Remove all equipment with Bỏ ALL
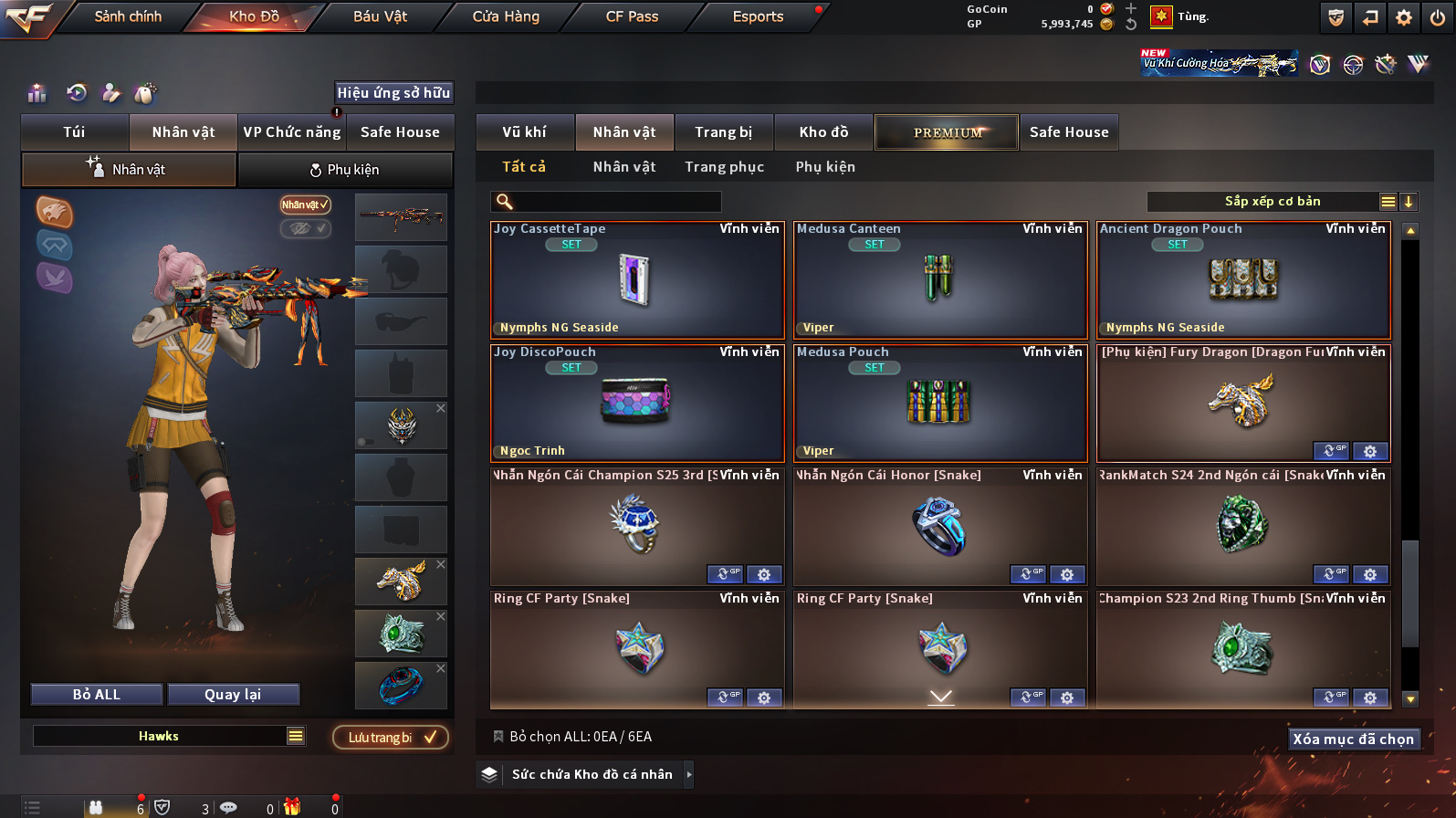The width and height of the screenshot is (1456, 818). 97,695
